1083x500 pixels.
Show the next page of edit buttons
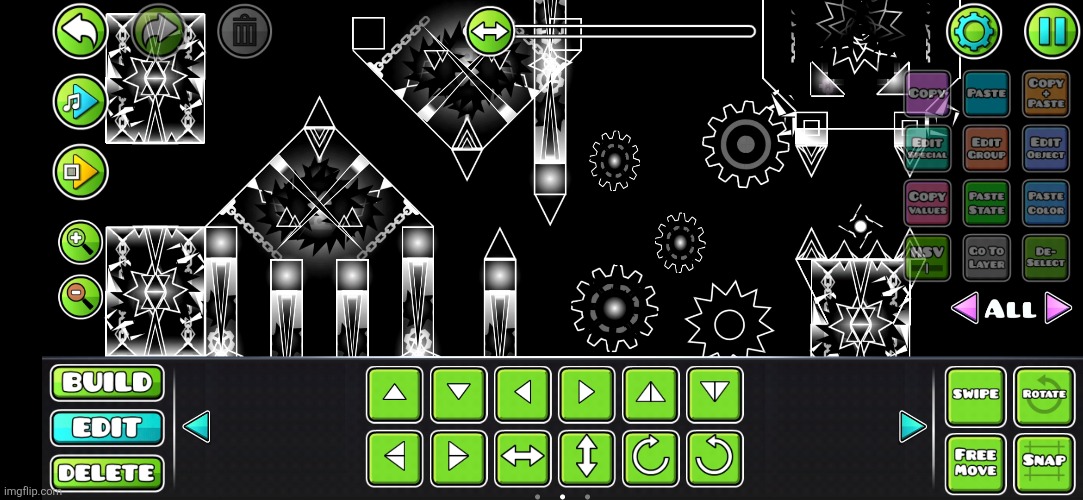(x=912, y=426)
